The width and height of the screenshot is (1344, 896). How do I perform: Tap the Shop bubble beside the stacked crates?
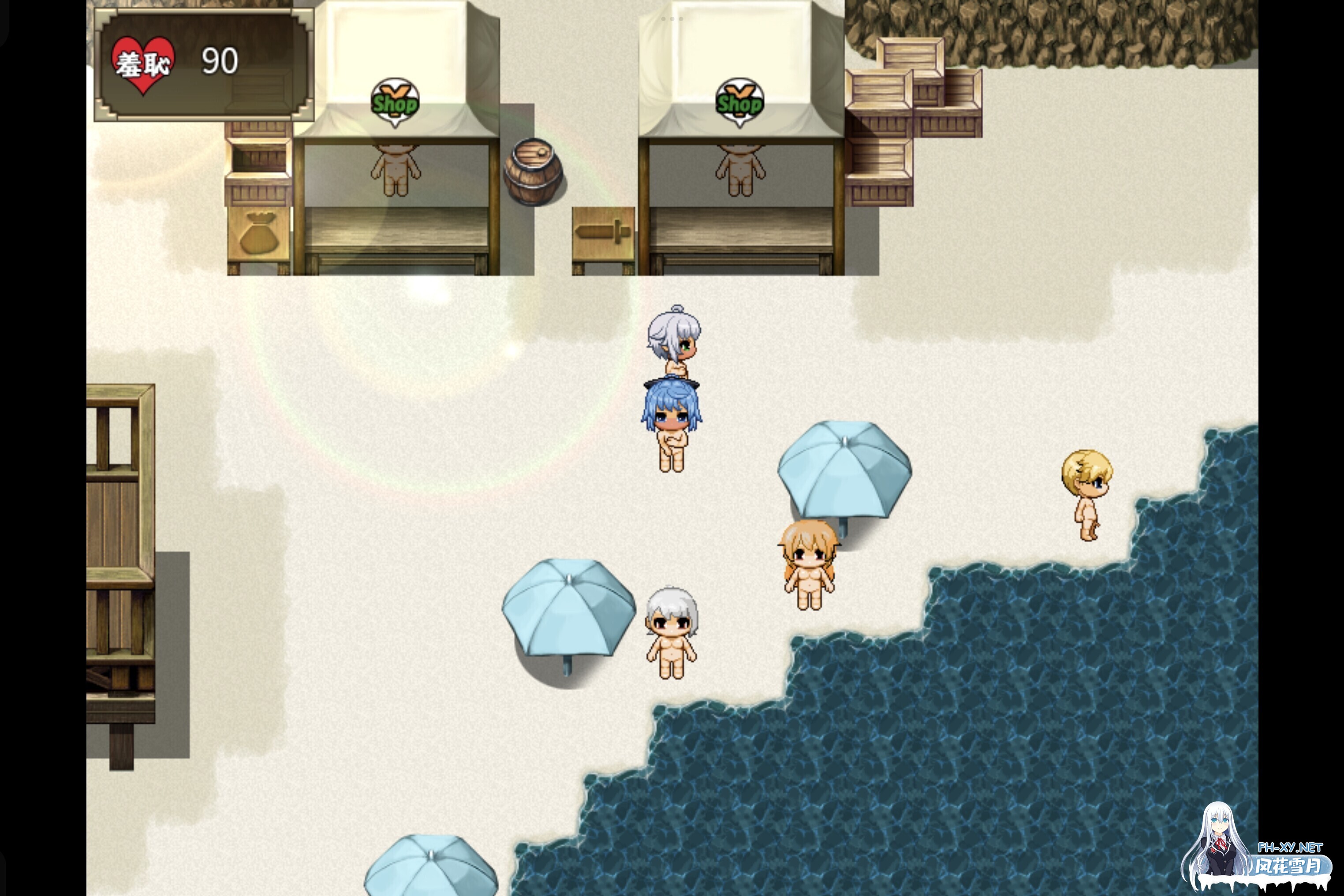pos(739,103)
